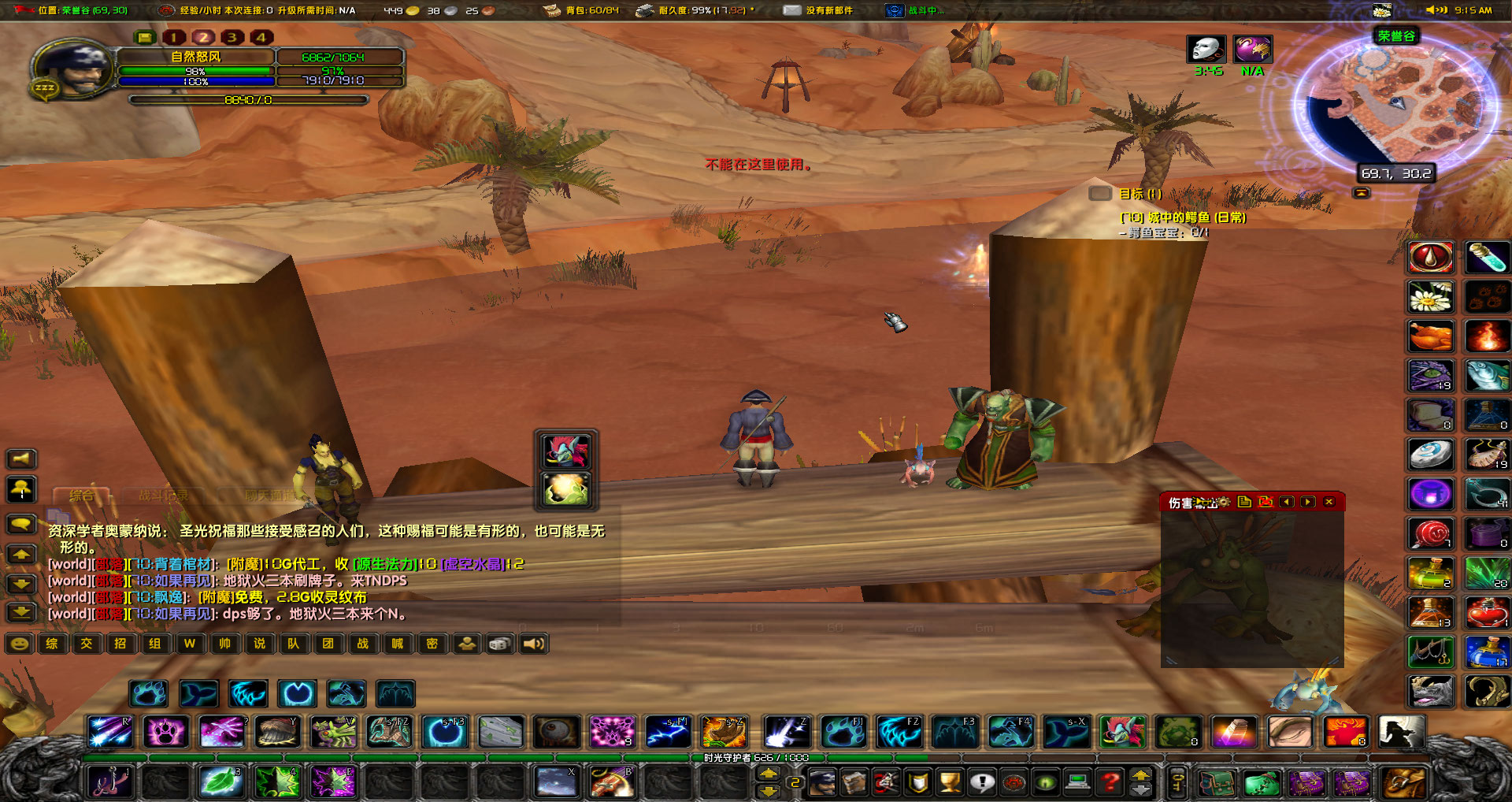This screenshot has height=802, width=1512.
Task: Roll using the dice icon near chat buttons
Action: click(499, 644)
